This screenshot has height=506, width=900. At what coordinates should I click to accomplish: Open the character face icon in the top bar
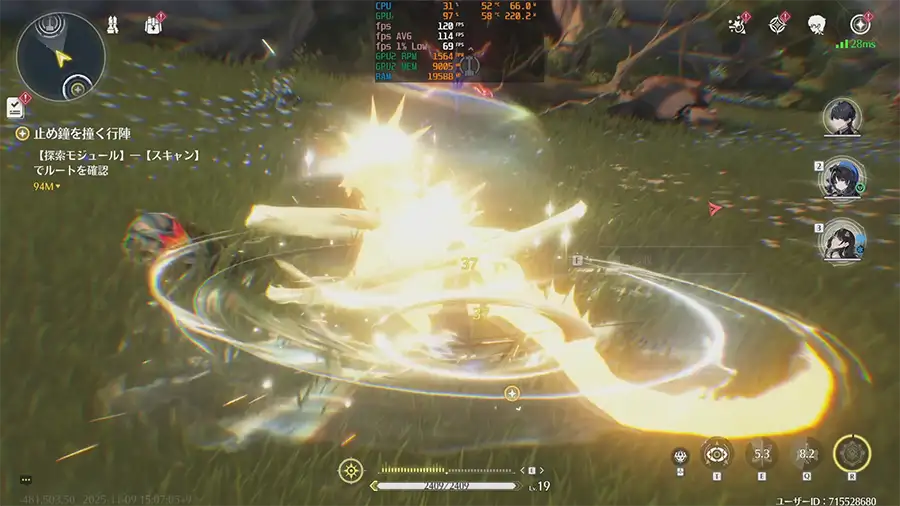[x=817, y=24]
